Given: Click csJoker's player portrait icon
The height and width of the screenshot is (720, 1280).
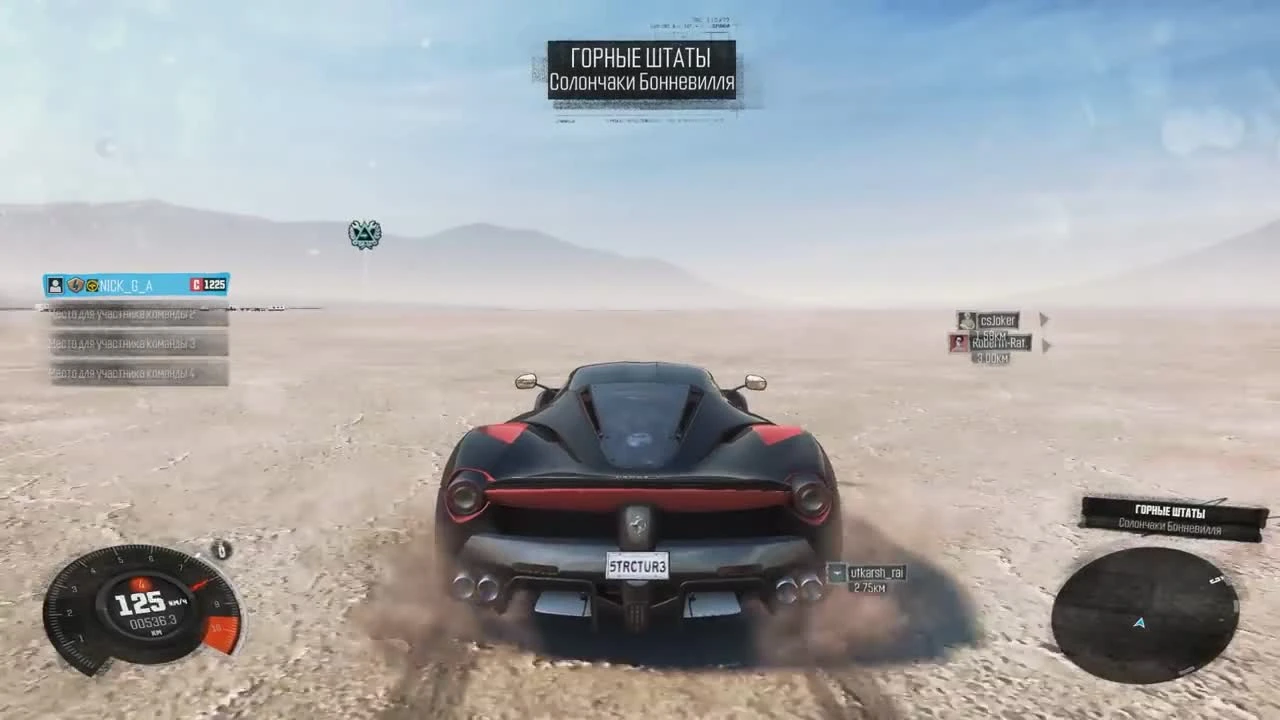Looking at the screenshot, I should pyautogui.click(x=966, y=321).
